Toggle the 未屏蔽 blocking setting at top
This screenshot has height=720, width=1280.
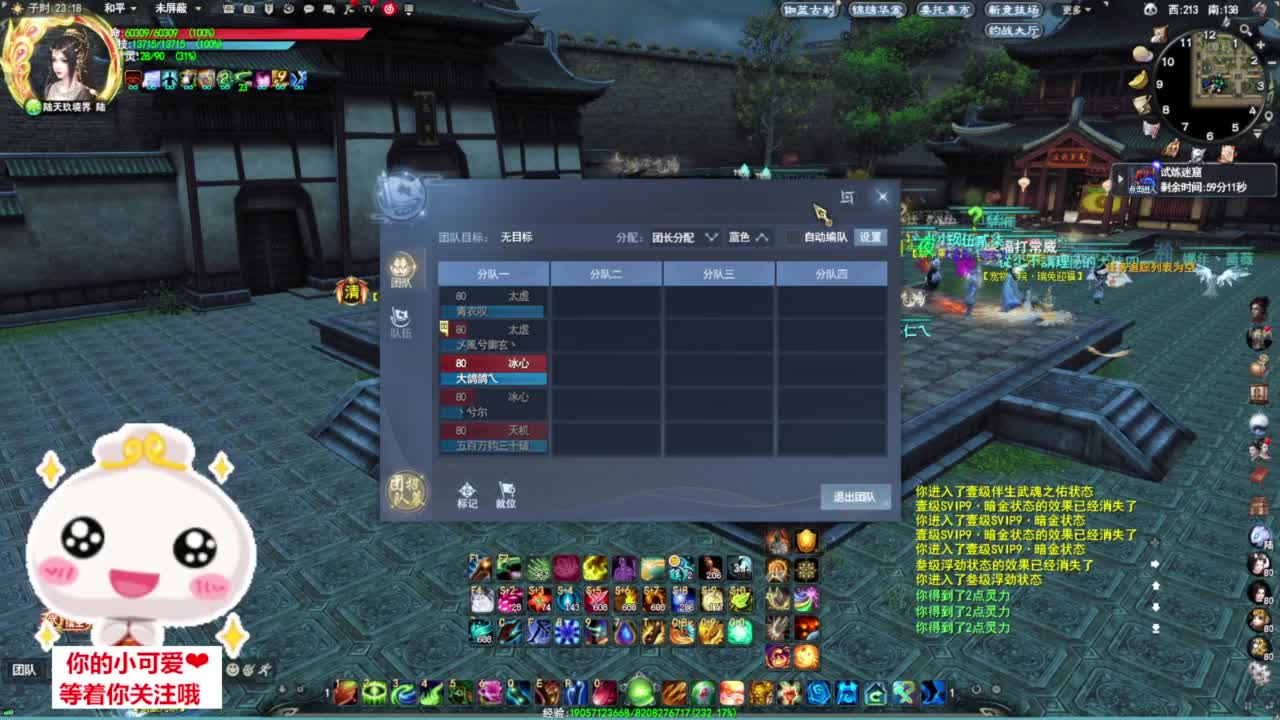172,9
